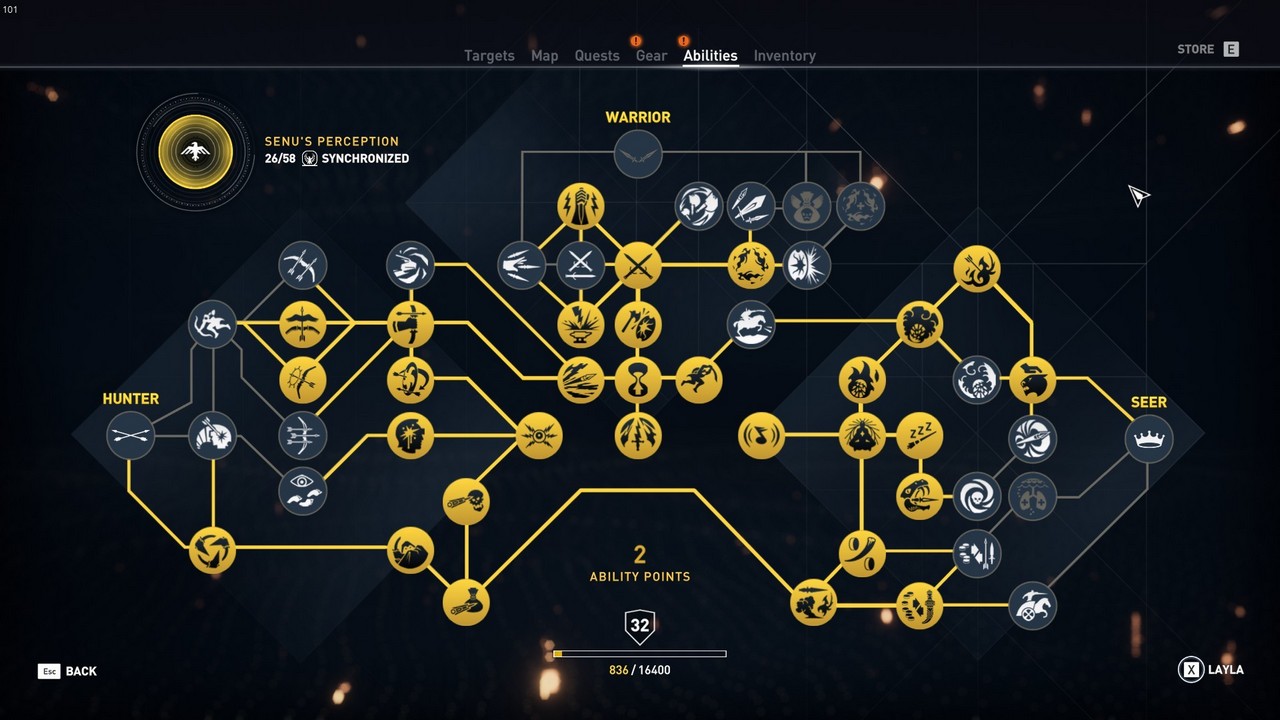1280x720 pixels.
Task: Pick the musical note ability node
Action: point(762,436)
